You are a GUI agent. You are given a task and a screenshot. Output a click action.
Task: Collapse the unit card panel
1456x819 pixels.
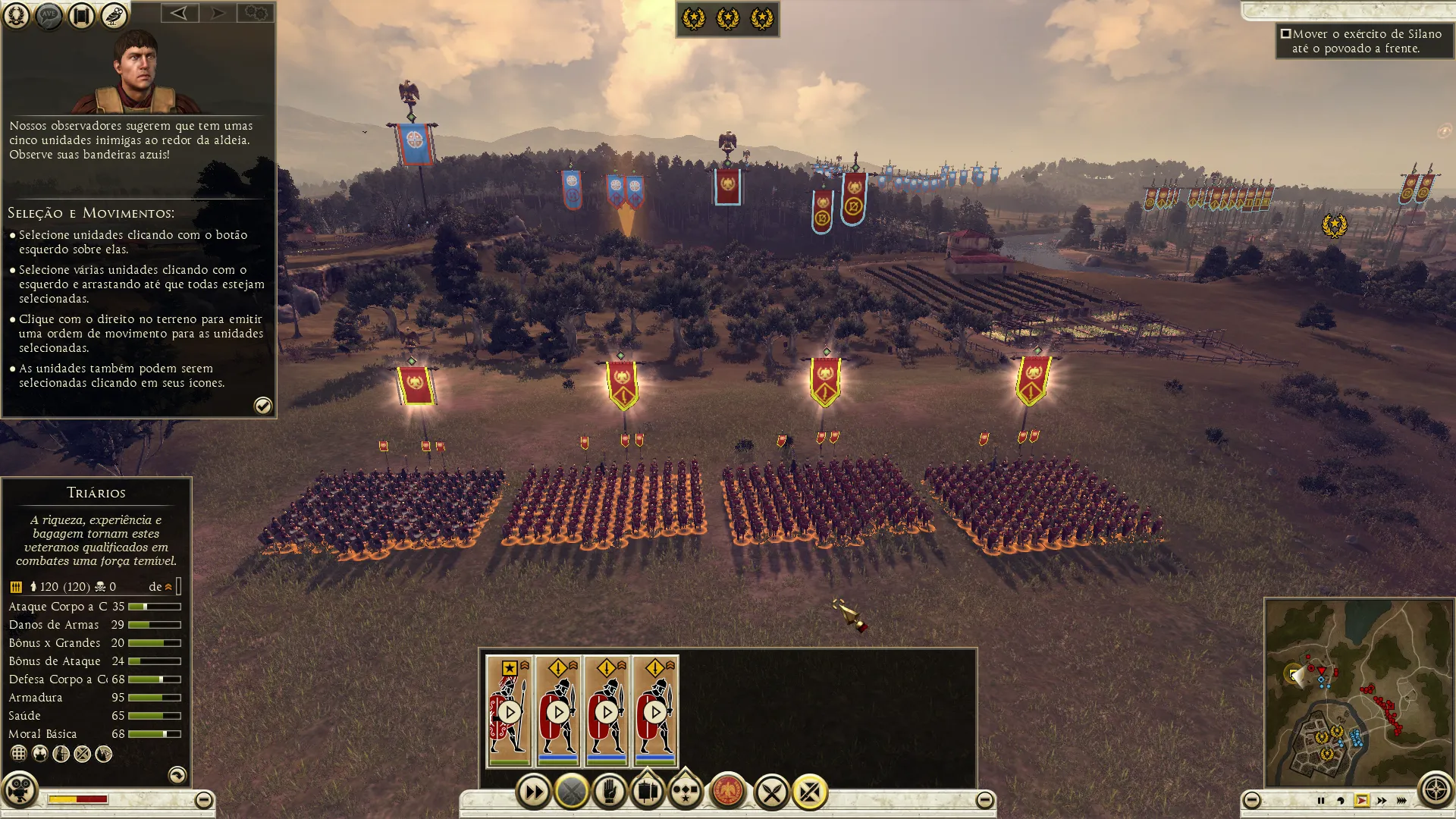click(984, 800)
